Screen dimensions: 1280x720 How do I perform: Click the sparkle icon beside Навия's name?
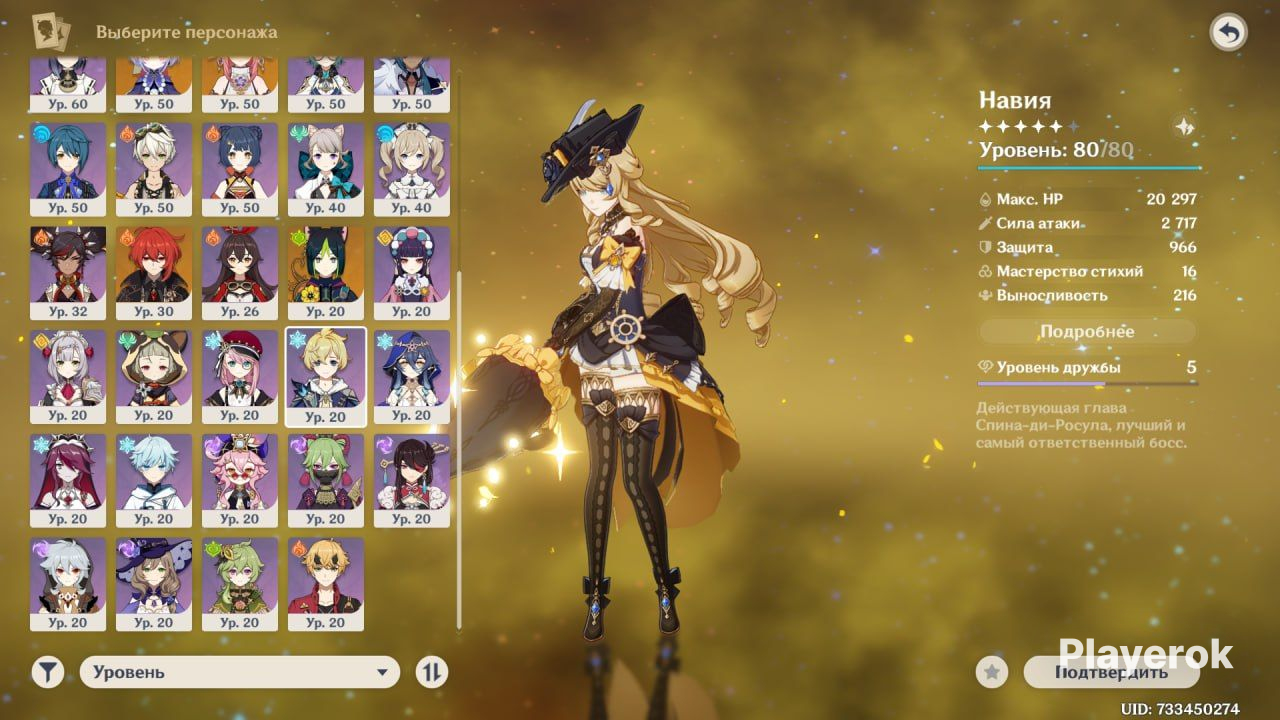tap(1185, 127)
